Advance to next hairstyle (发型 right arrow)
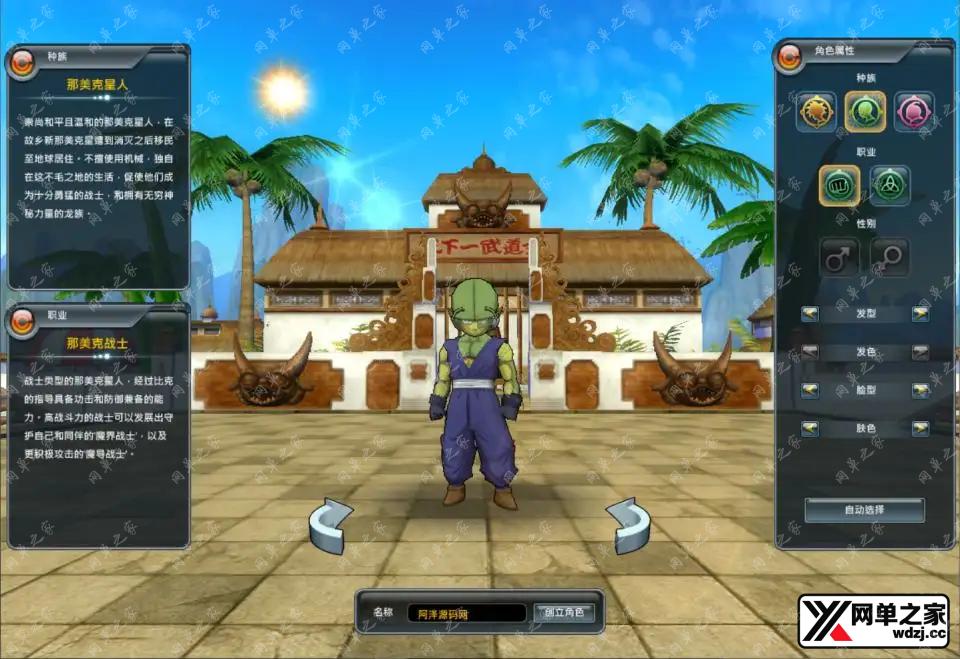Viewport: 960px width, 659px height. coord(920,314)
